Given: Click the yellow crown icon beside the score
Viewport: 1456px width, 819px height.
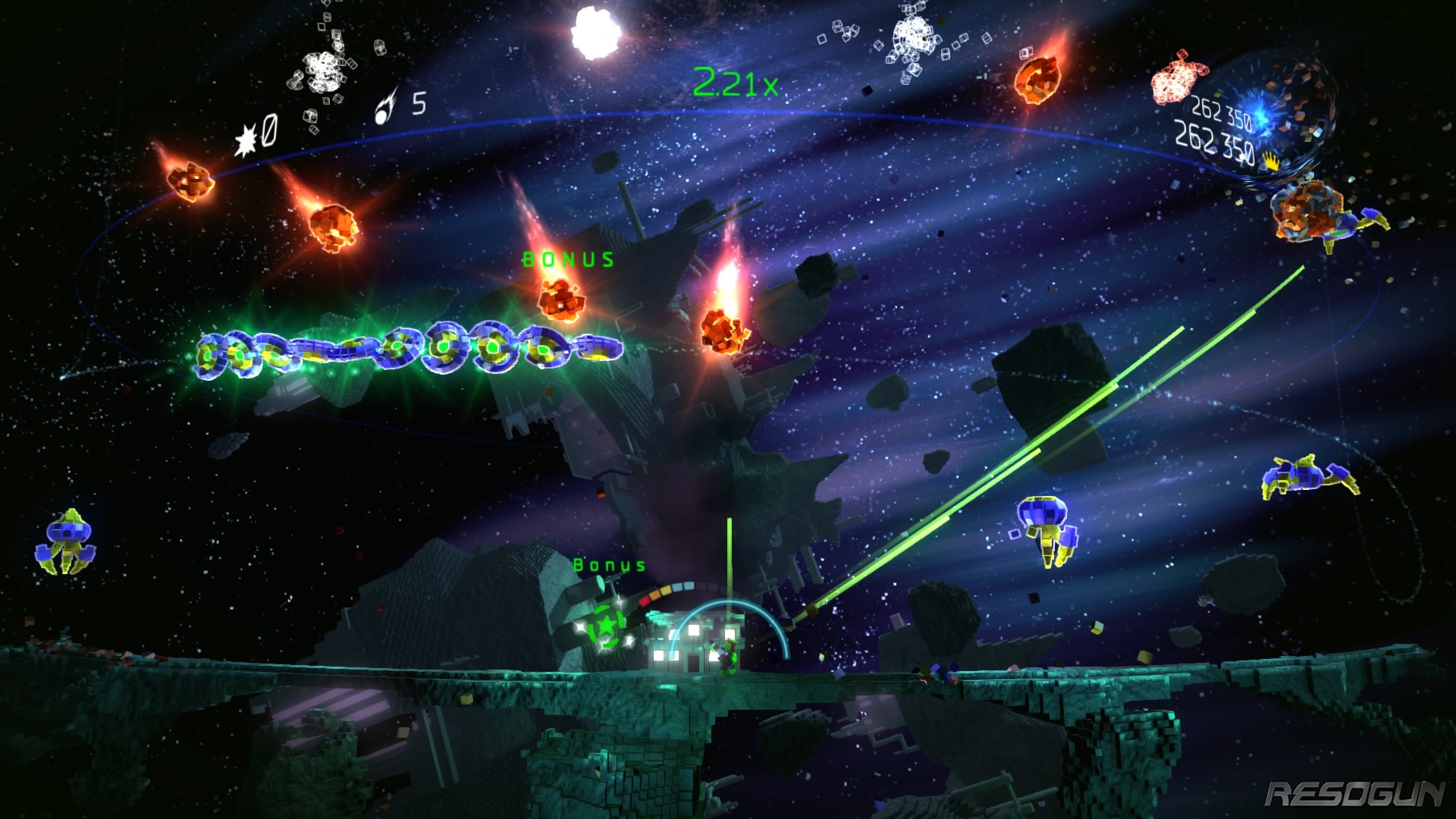Looking at the screenshot, I should coord(1271,160).
